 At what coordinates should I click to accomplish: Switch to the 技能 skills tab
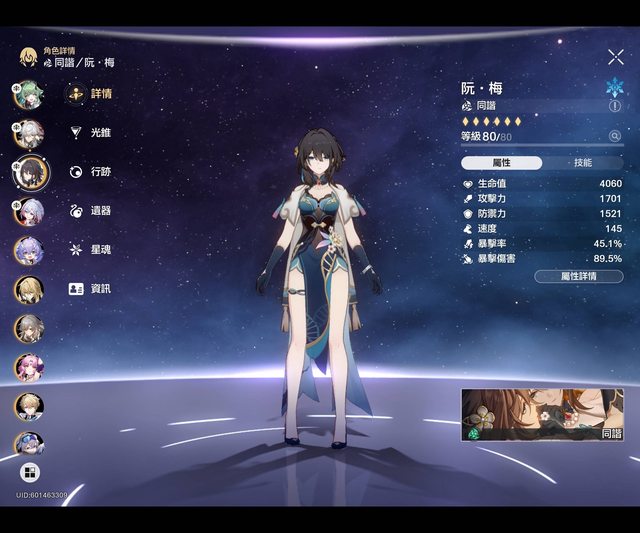pos(582,163)
